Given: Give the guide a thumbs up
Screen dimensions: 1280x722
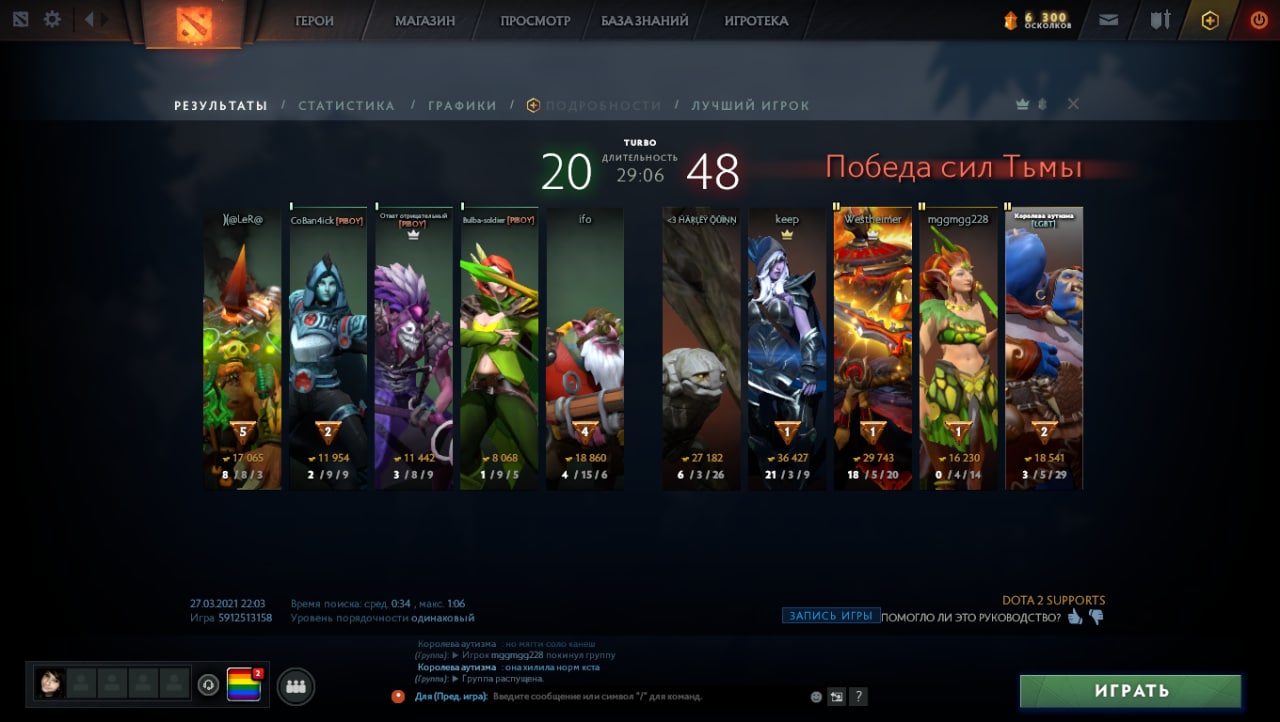Looking at the screenshot, I should [1075, 617].
